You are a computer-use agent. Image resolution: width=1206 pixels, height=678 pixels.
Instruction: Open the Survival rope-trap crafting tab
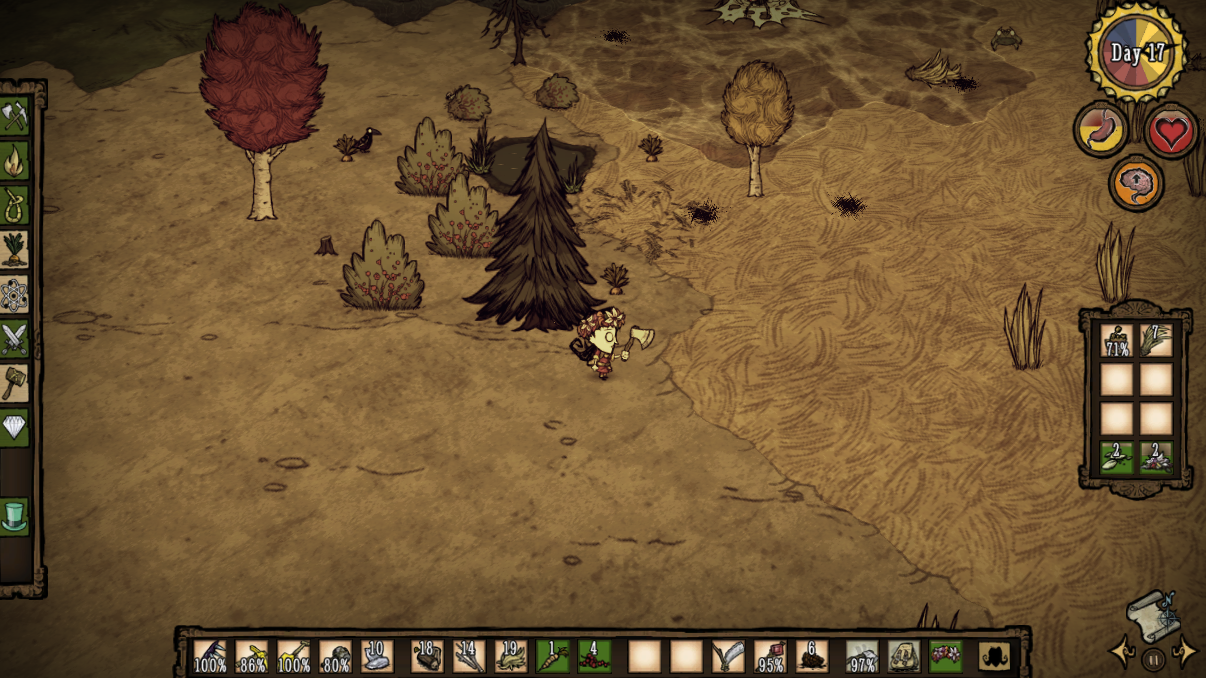point(14,203)
